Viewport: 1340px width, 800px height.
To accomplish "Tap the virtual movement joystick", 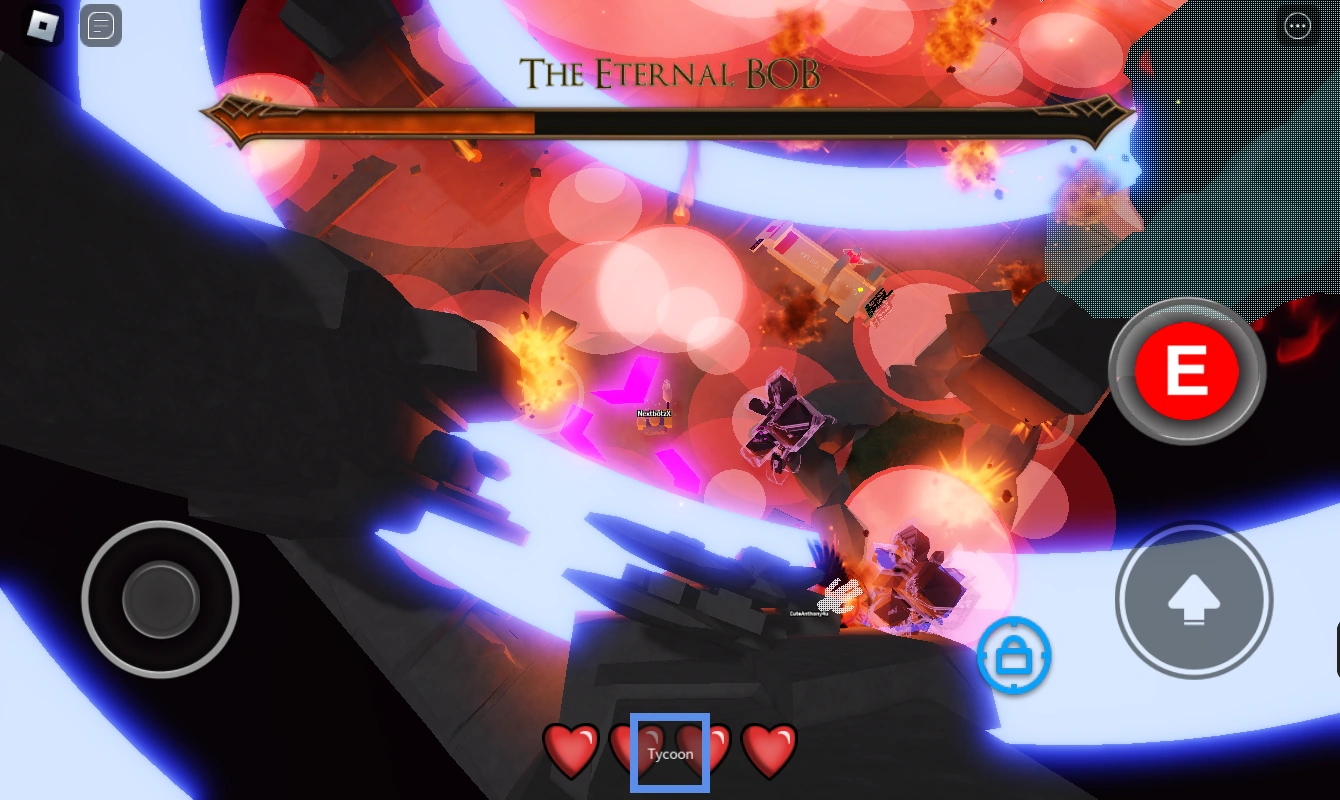I will click(160, 600).
